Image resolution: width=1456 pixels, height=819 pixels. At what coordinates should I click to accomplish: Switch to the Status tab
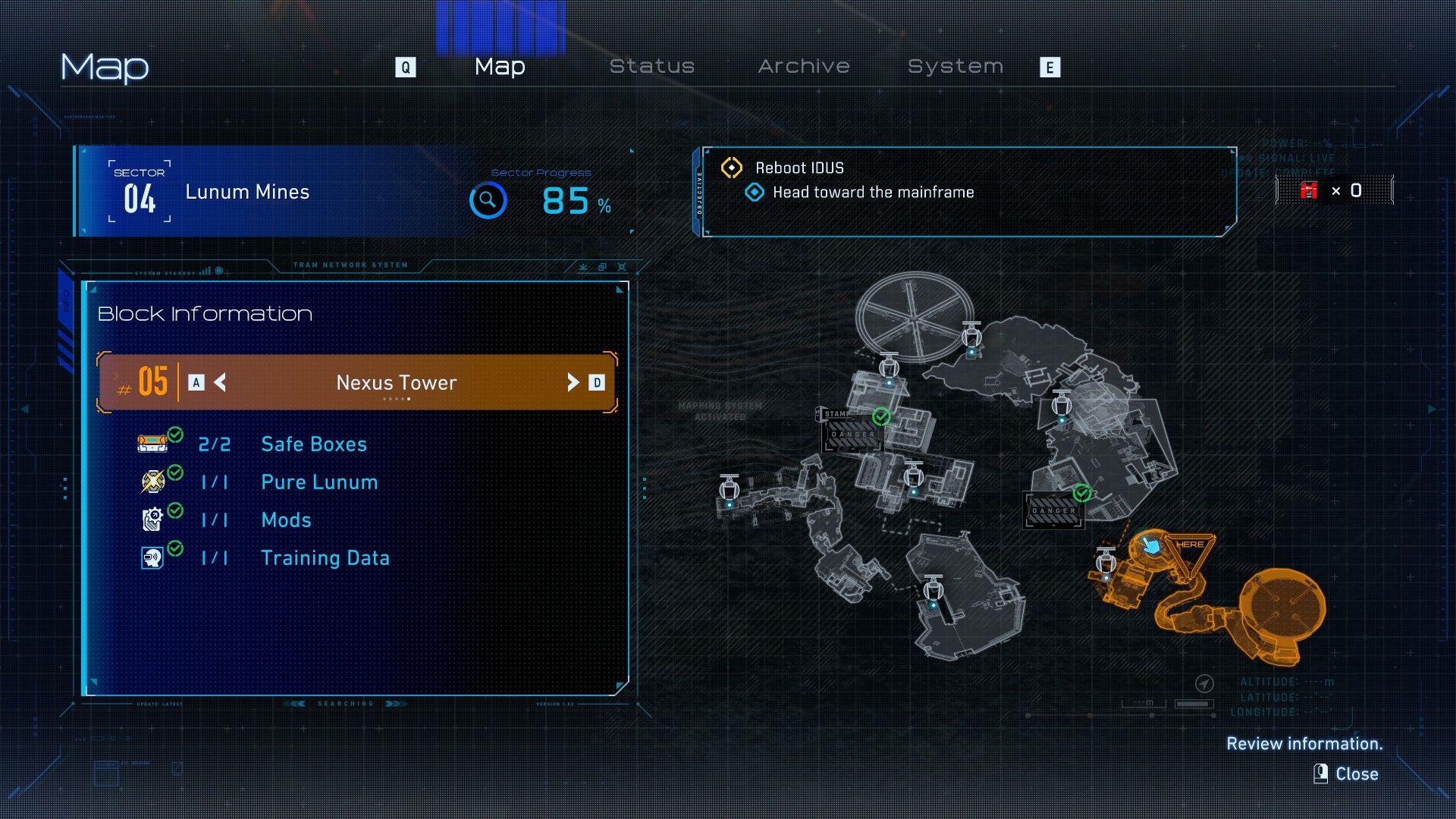point(652,67)
